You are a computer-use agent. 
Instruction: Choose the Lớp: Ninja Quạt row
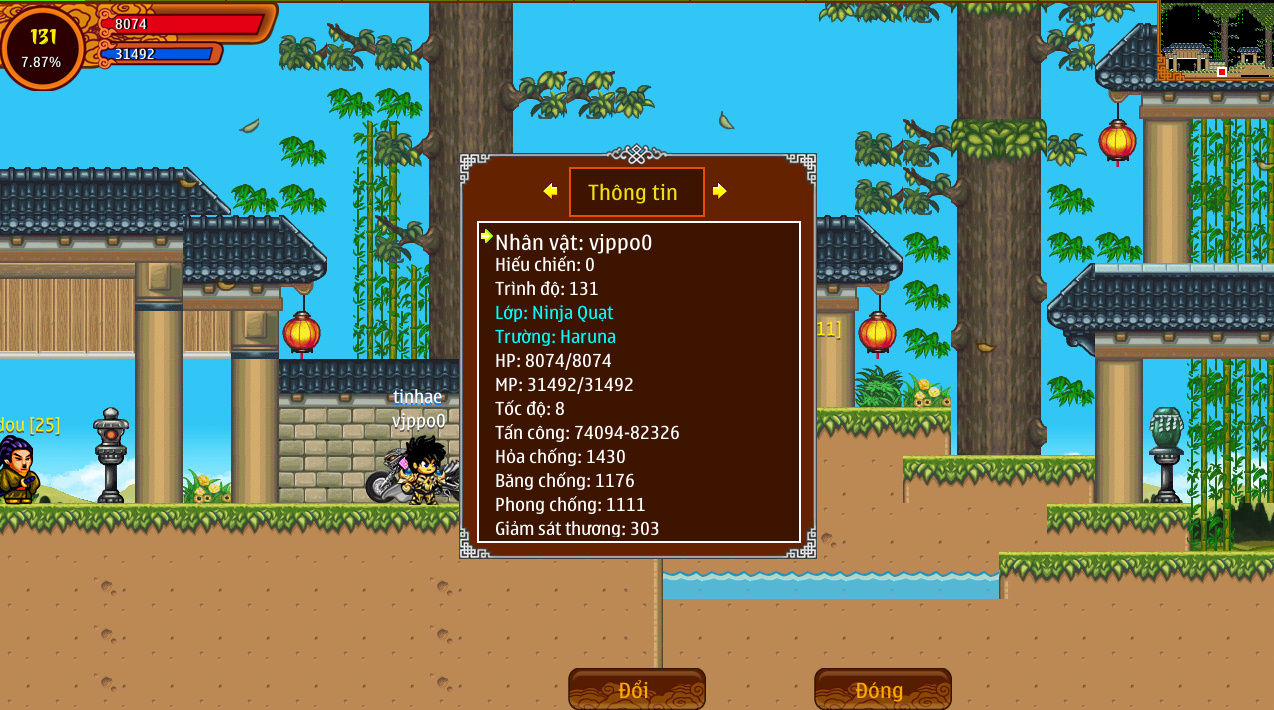tap(554, 313)
